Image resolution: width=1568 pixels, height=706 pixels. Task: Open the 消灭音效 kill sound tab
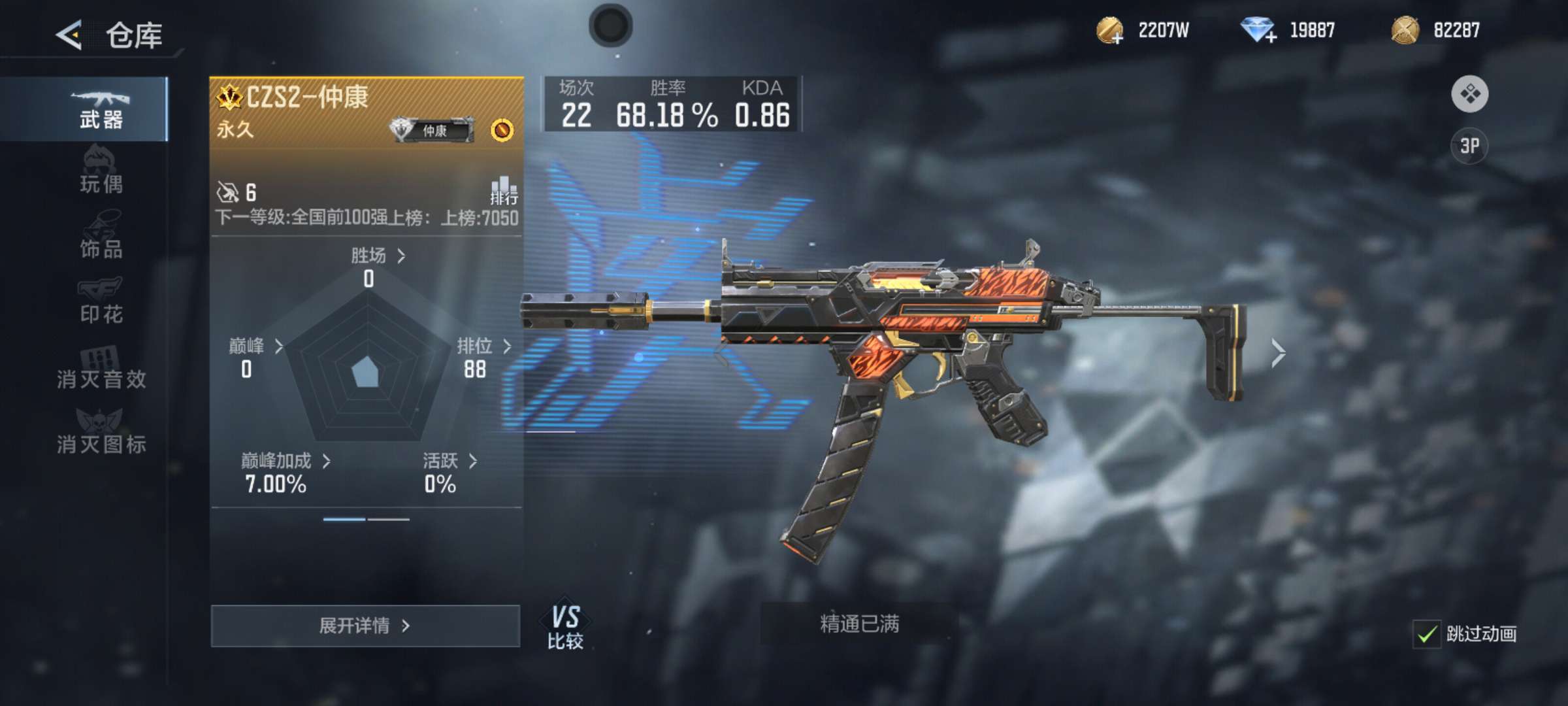point(101,367)
